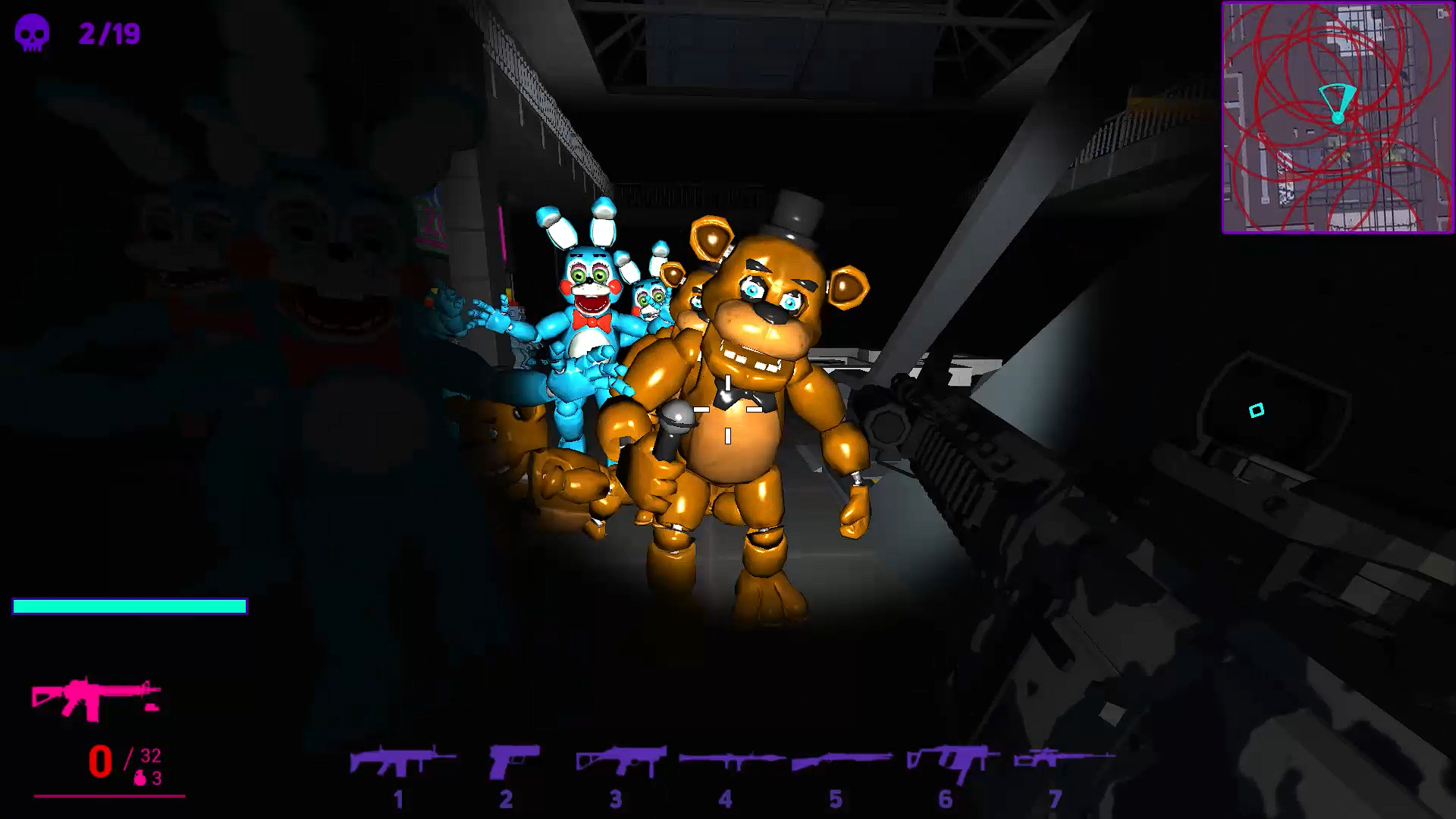1456x819 pixels.
Task: Open the minimap in the top-right corner
Action: click(x=1338, y=118)
